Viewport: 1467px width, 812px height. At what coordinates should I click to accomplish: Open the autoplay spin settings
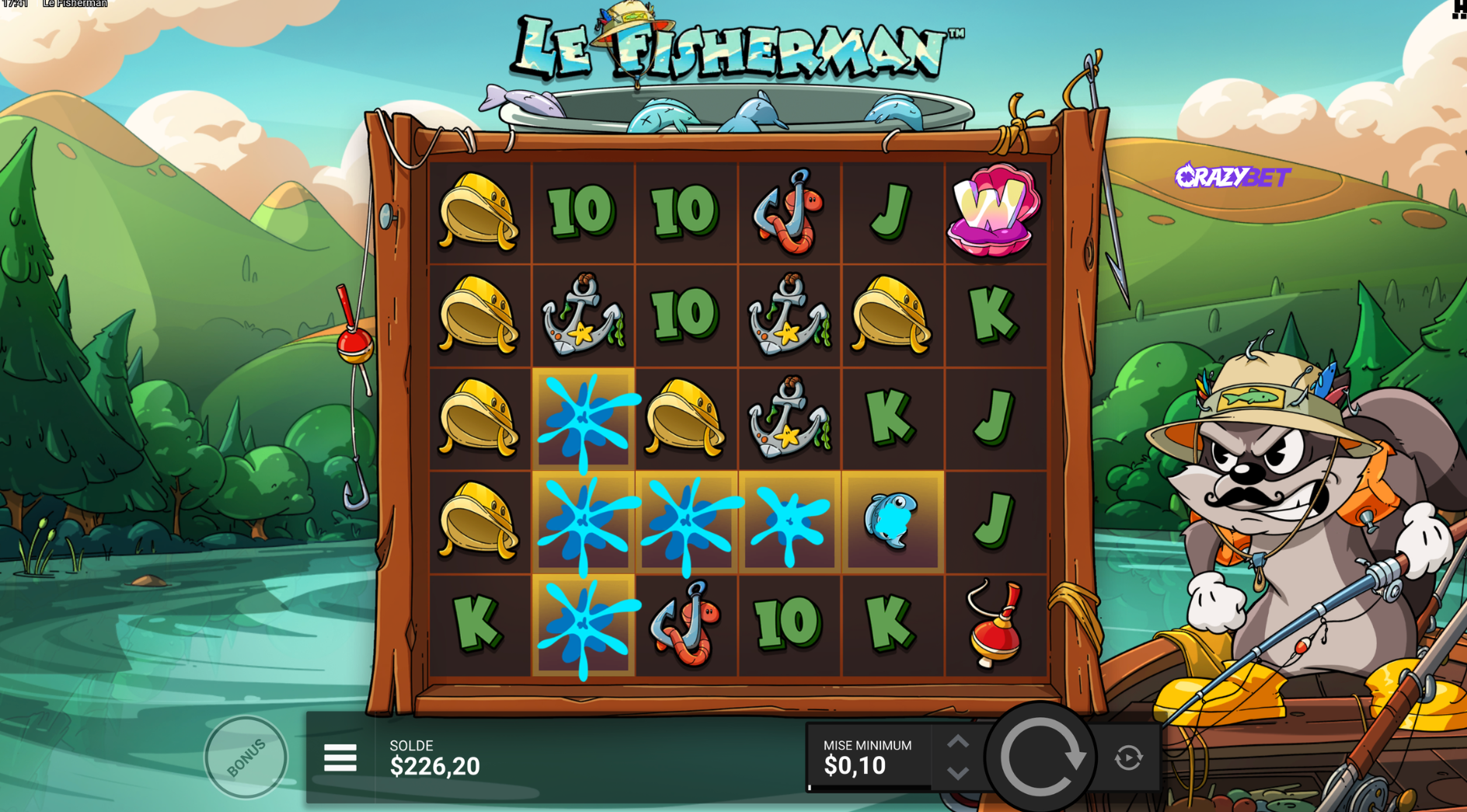point(1129,757)
